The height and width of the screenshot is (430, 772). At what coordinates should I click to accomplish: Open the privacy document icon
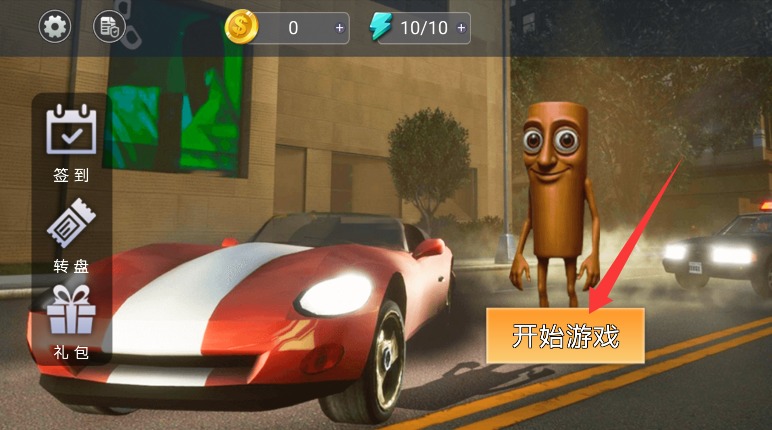pyautogui.click(x=109, y=27)
